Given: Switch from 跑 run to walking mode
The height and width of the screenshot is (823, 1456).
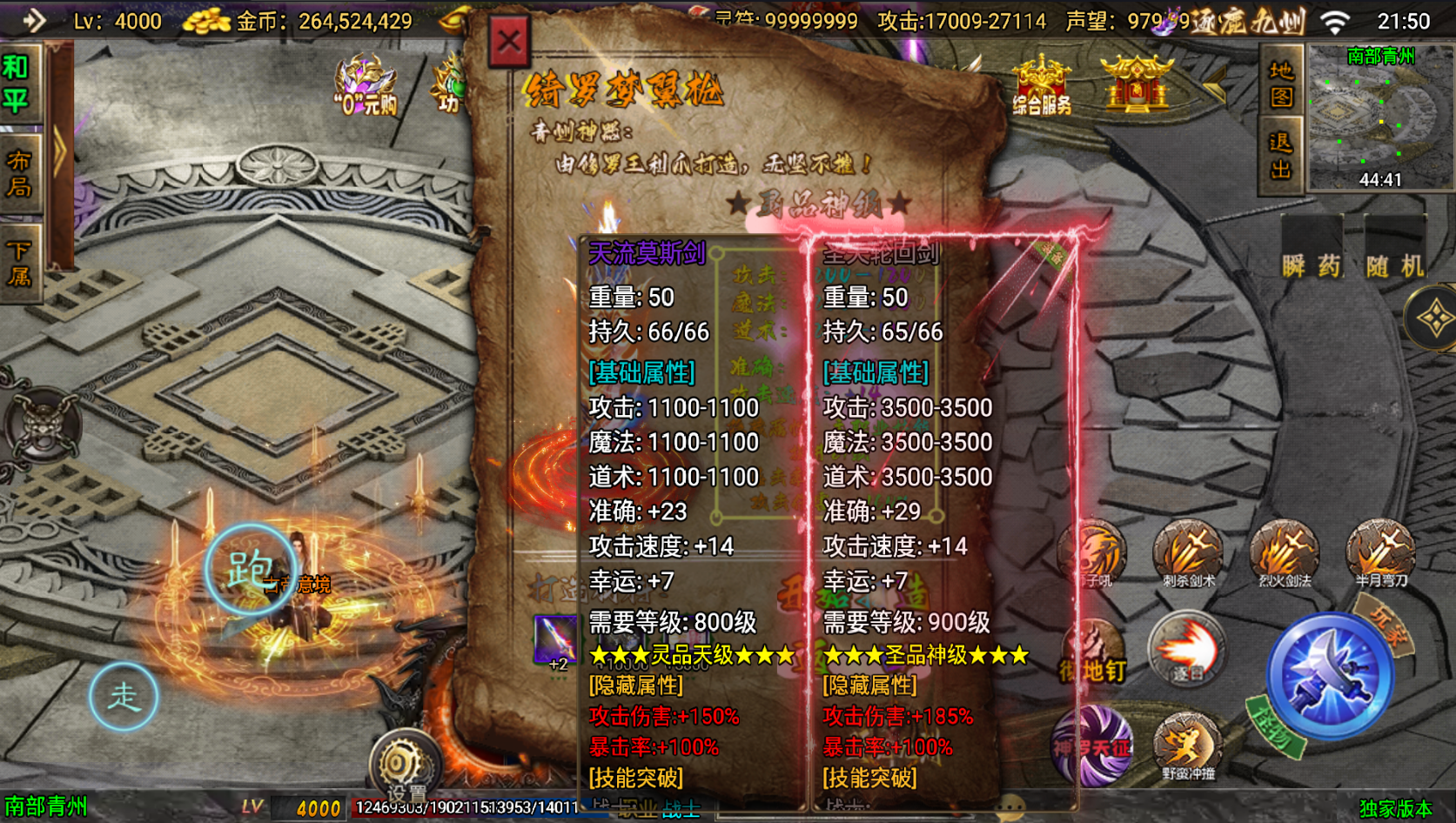Looking at the screenshot, I should pos(124,696).
